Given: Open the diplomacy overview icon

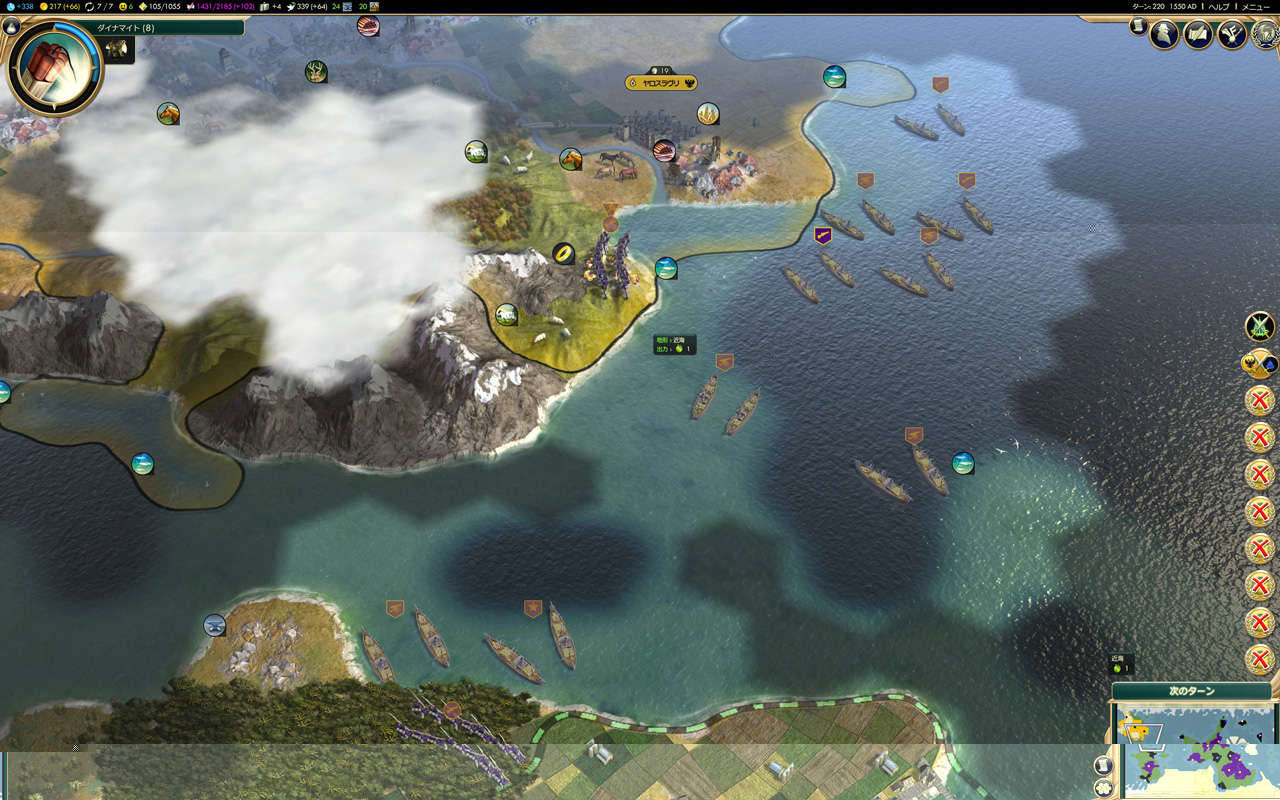Looking at the screenshot, I should [x=1231, y=35].
